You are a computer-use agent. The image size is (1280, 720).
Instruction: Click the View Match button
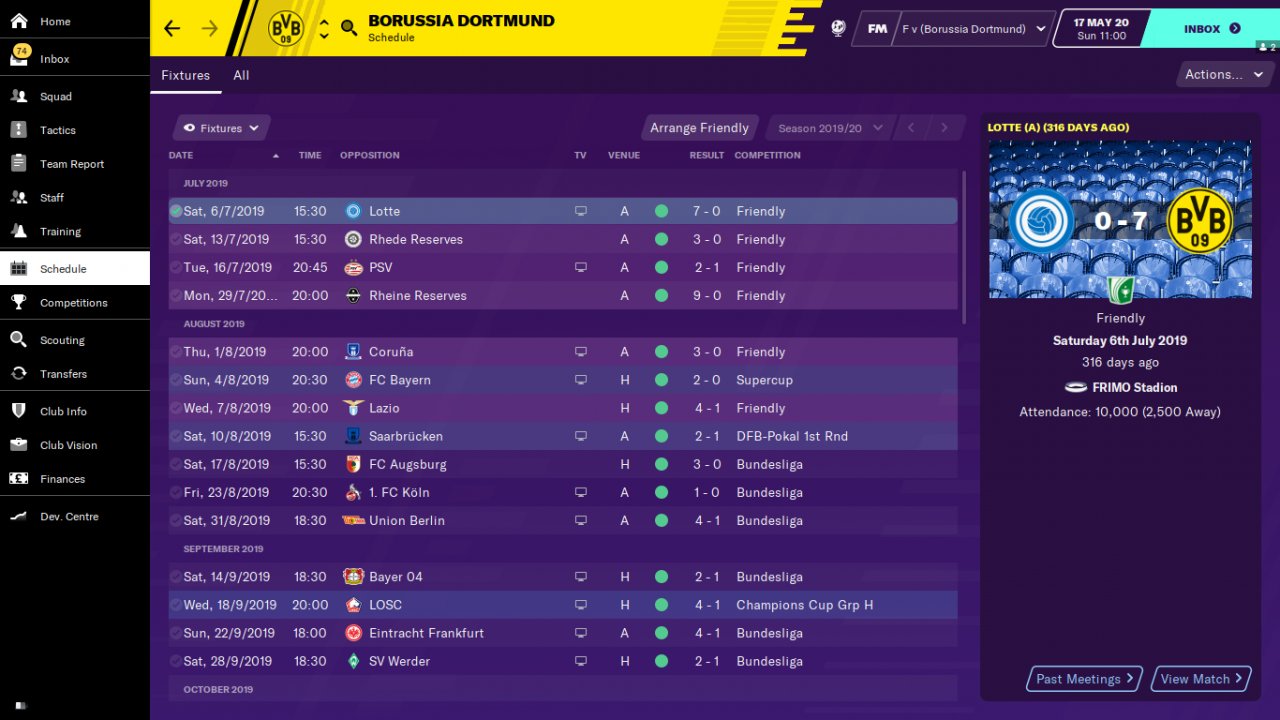click(x=1201, y=679)
